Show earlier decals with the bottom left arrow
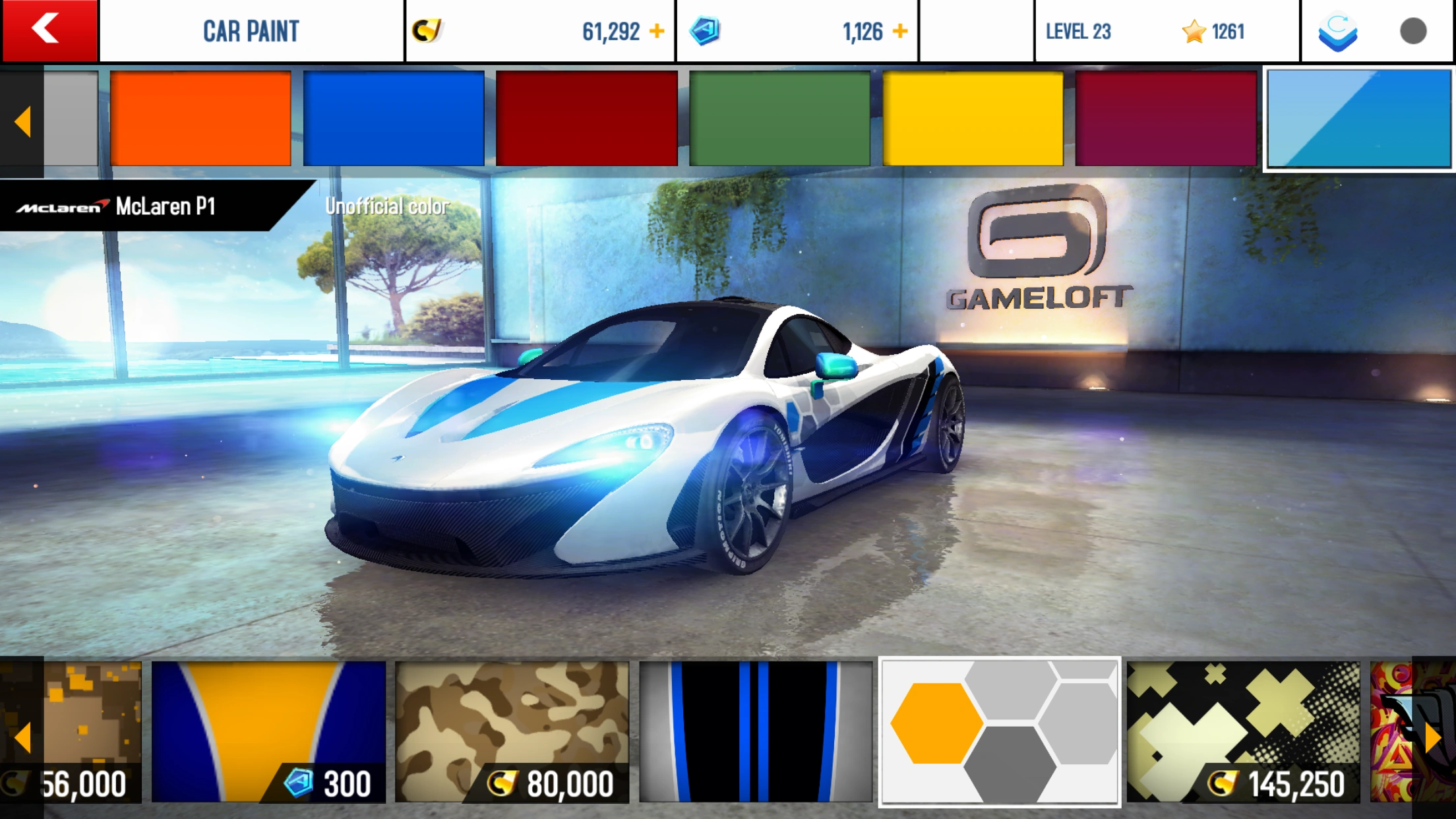 tap(22, 737)
